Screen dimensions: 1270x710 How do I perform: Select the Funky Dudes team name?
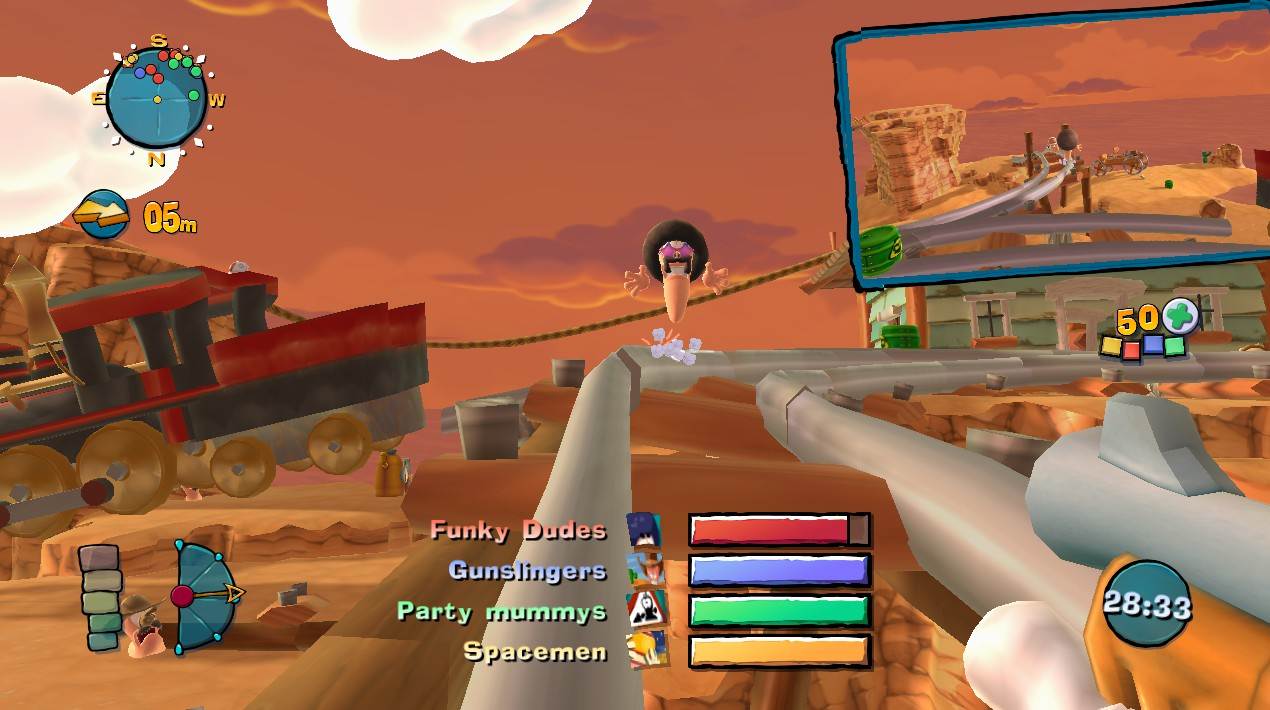(x=518, y=530)
